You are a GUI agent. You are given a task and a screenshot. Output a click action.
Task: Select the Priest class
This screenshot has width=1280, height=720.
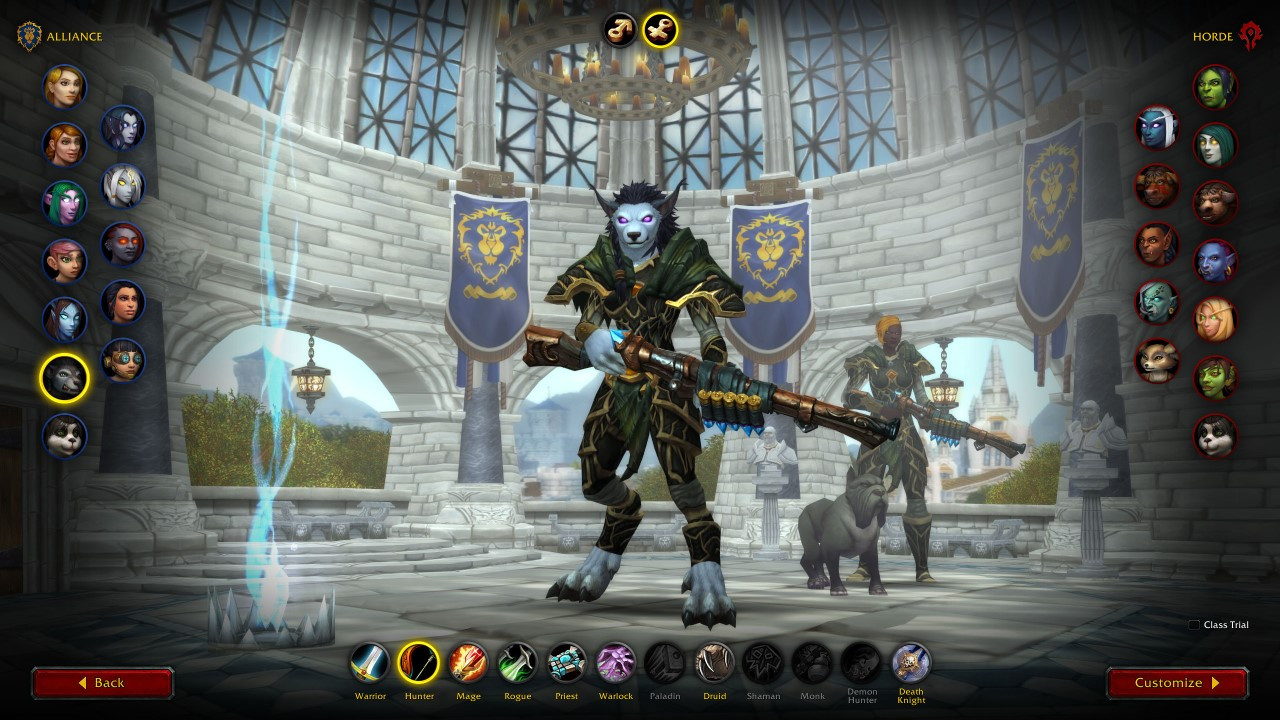(566, 663)
